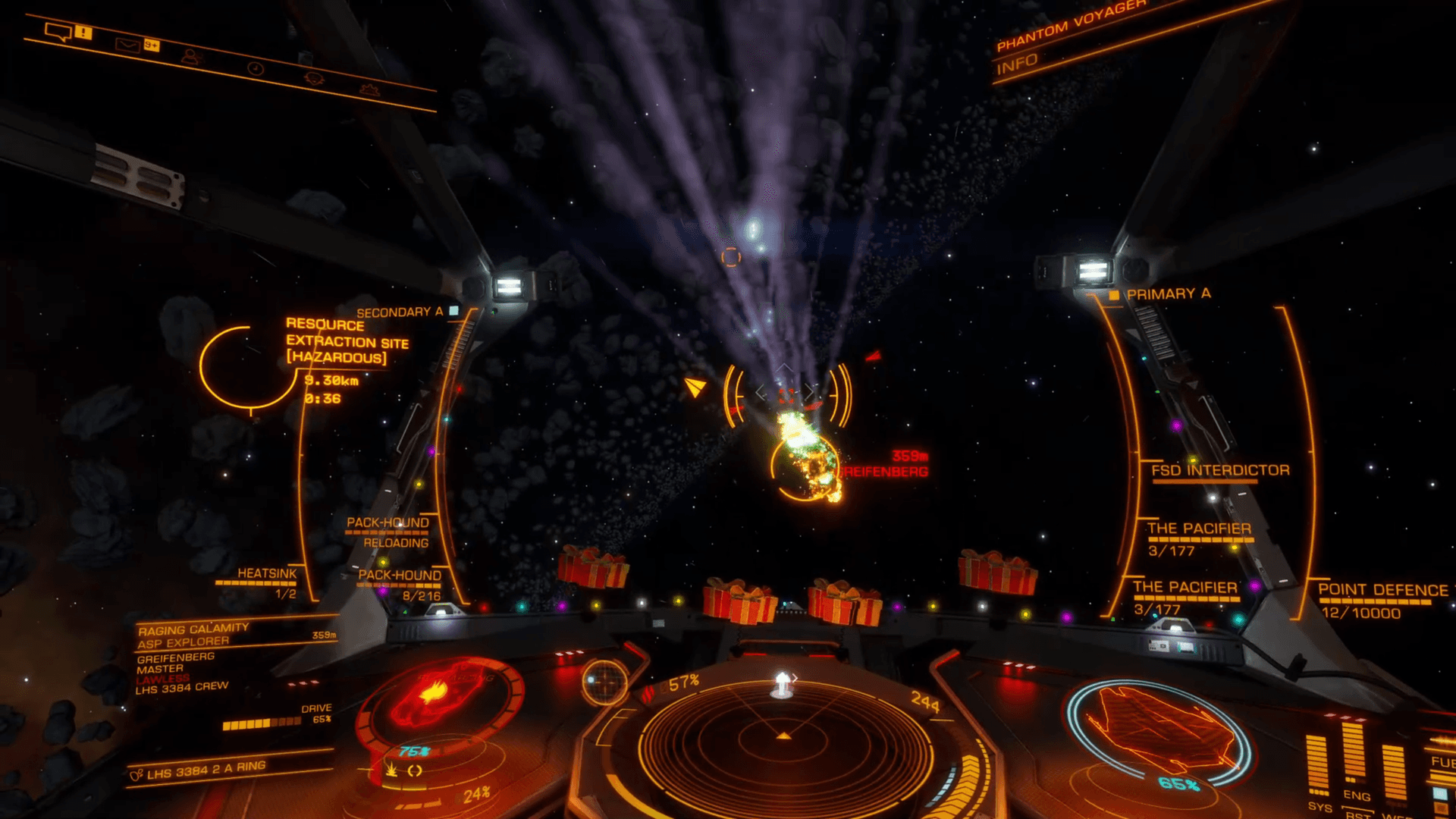
Task: Show the friends list tab
Action: click(x=191, y=57)
